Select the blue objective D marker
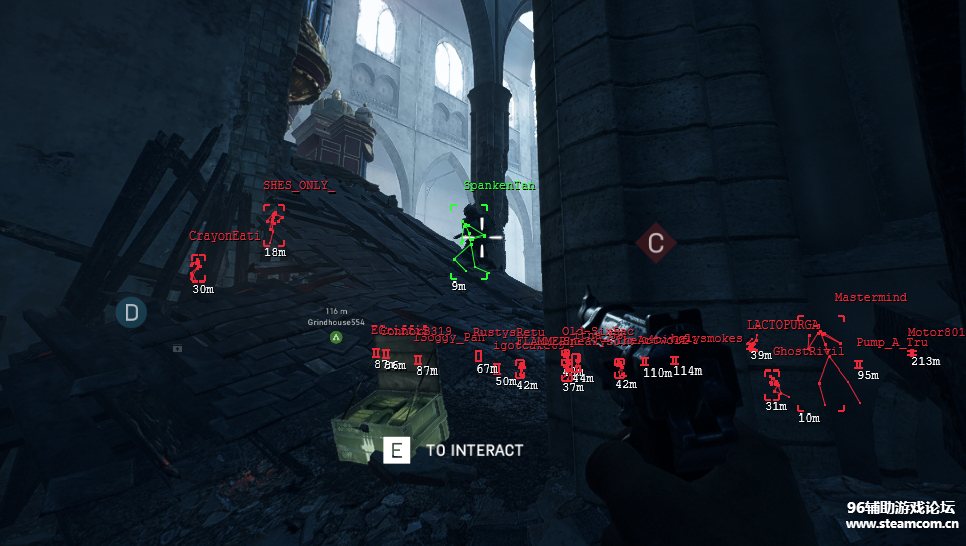Image resolution: width=966 pixels, height=546 pixels. 130,313
